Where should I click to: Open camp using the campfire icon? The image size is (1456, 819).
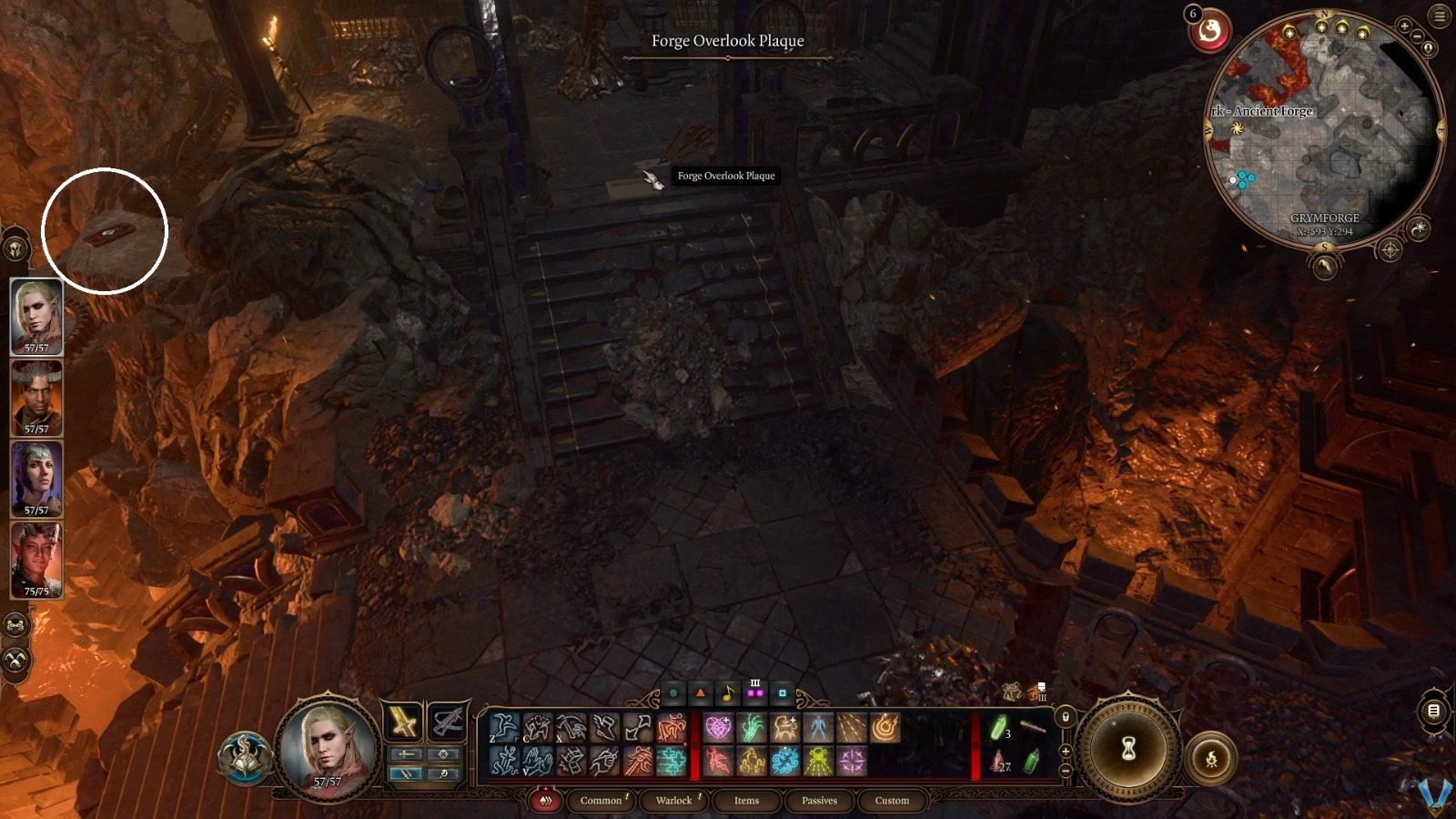point(1212,758)
